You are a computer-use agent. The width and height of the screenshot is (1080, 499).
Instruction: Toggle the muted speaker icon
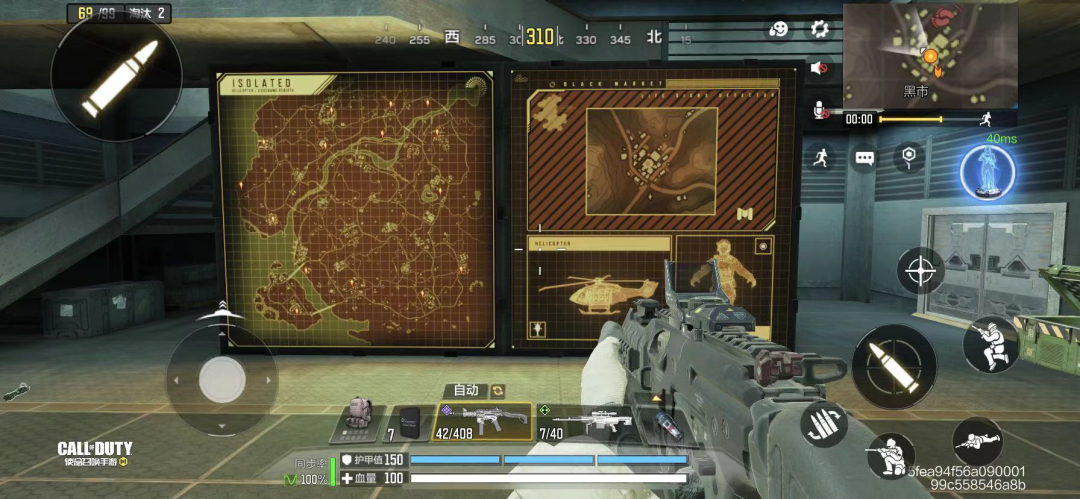click(820, 69)
